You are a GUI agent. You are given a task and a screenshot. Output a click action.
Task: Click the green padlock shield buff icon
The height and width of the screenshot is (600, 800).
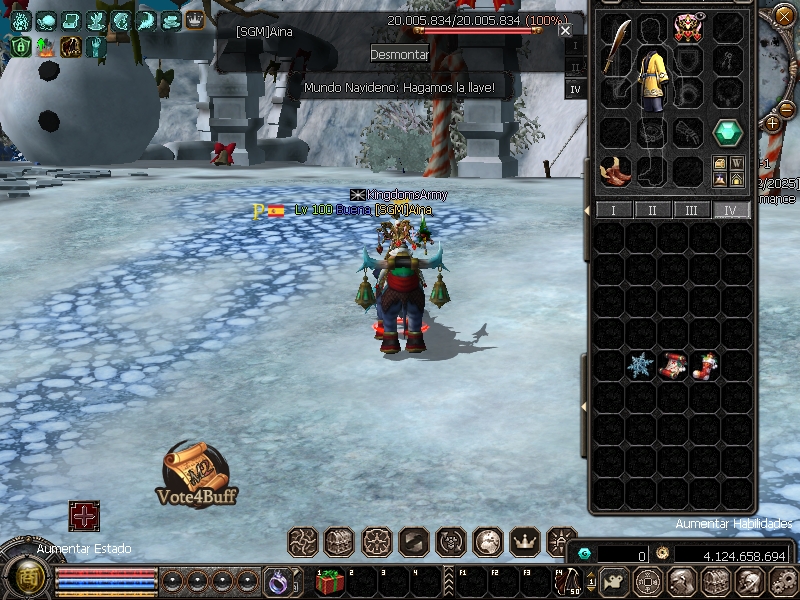pyautogui.click(x=21, y=46)
